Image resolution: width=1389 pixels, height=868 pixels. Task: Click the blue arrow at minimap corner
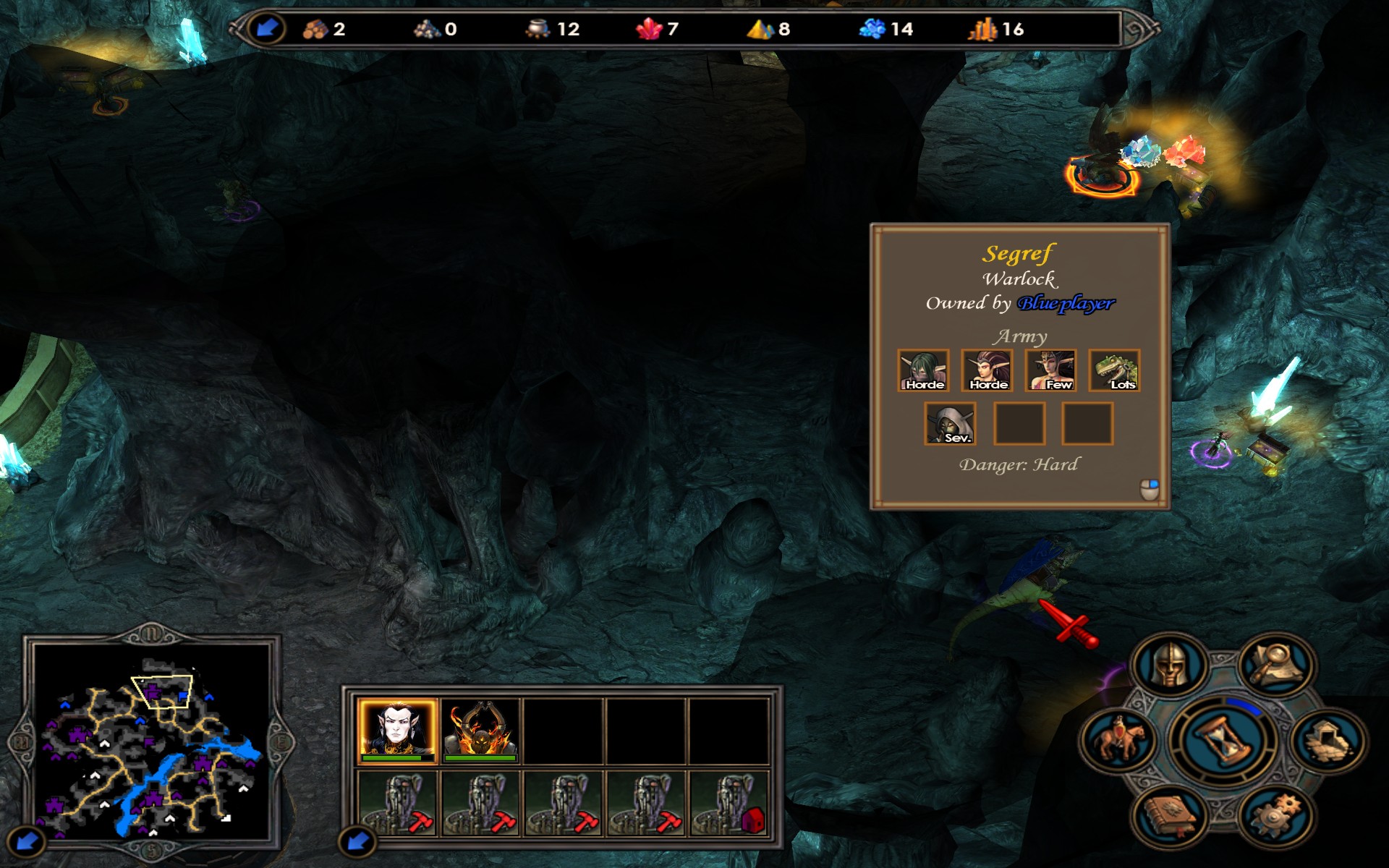click(x=28, y=841)
